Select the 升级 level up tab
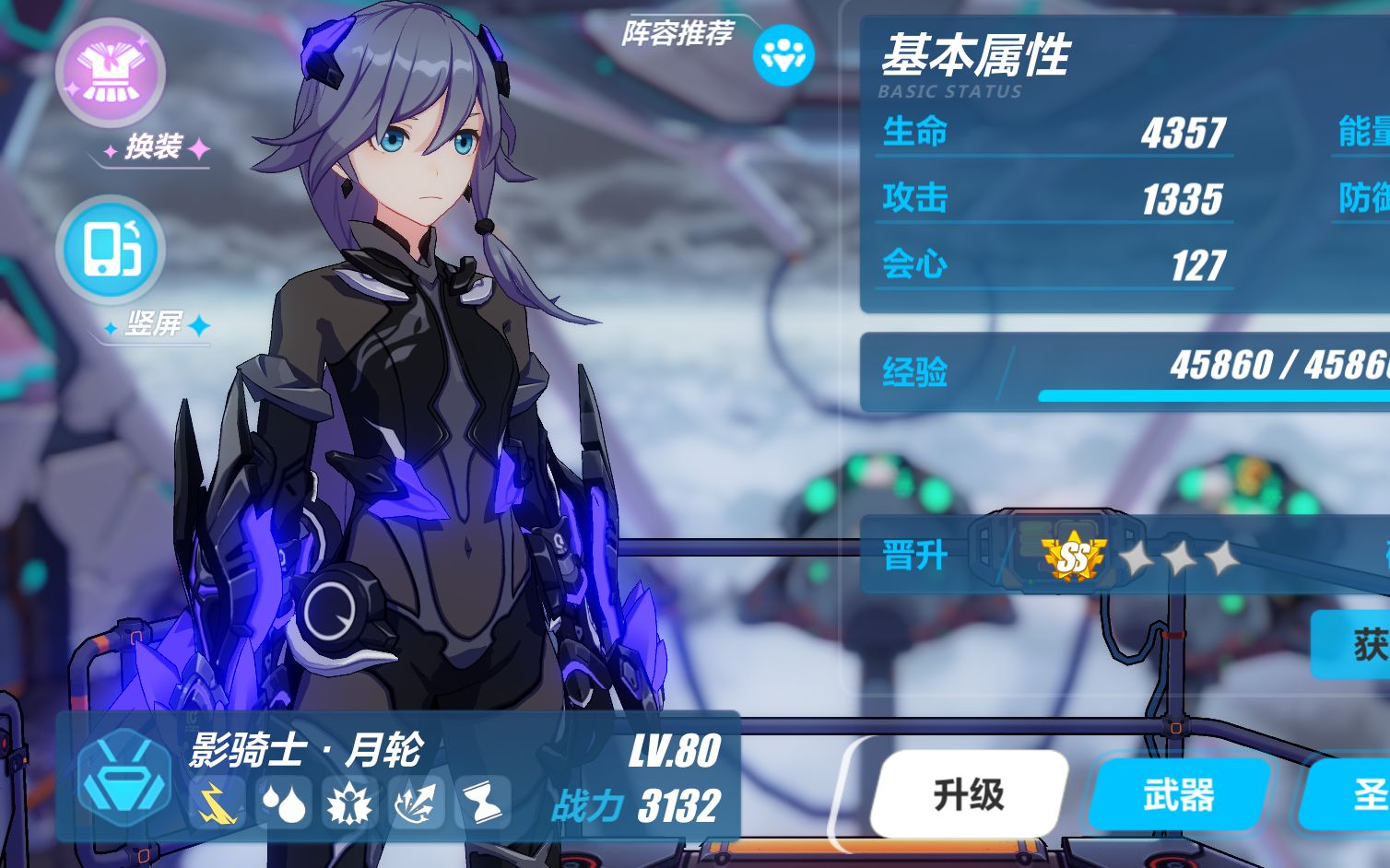The image size is (1390, 868). [x=969, y=794]
